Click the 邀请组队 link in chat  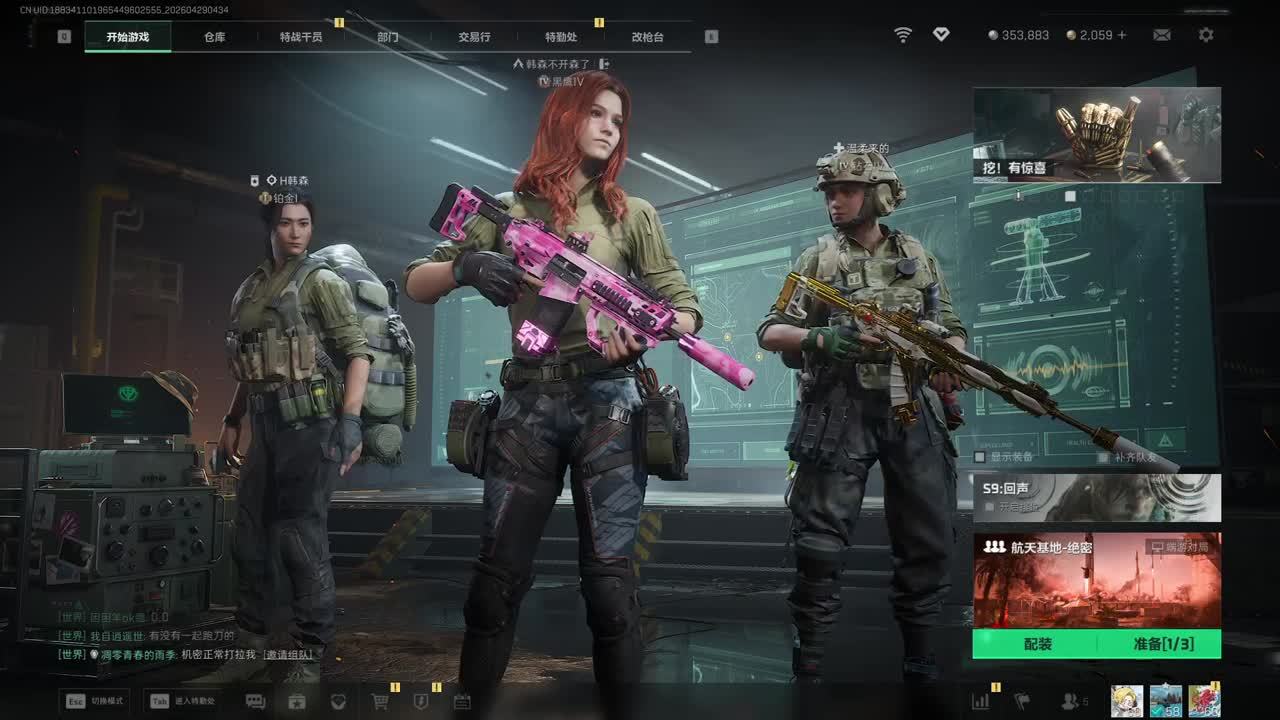tap(288, 655)
